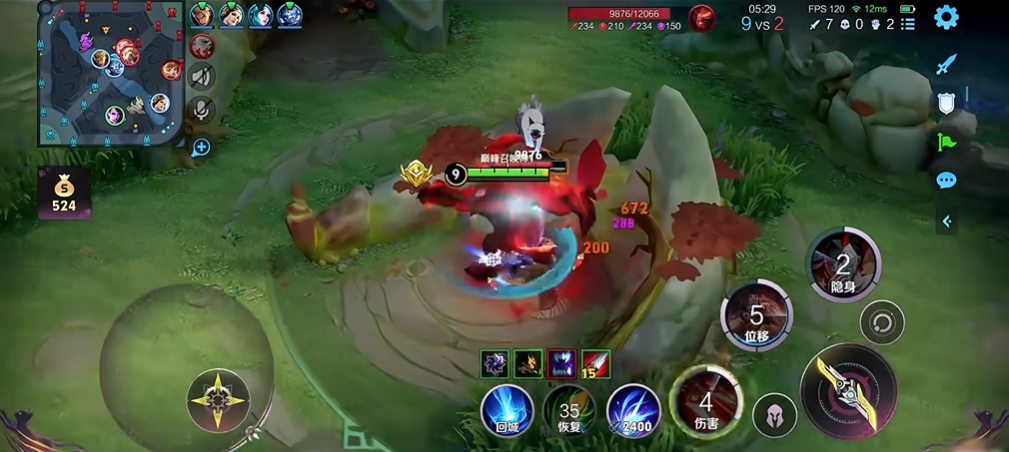Image resolution: width=1009 pixels, height=452 pixels.
Task: Tap the sword attack signal icon
Action: [946, 65]
